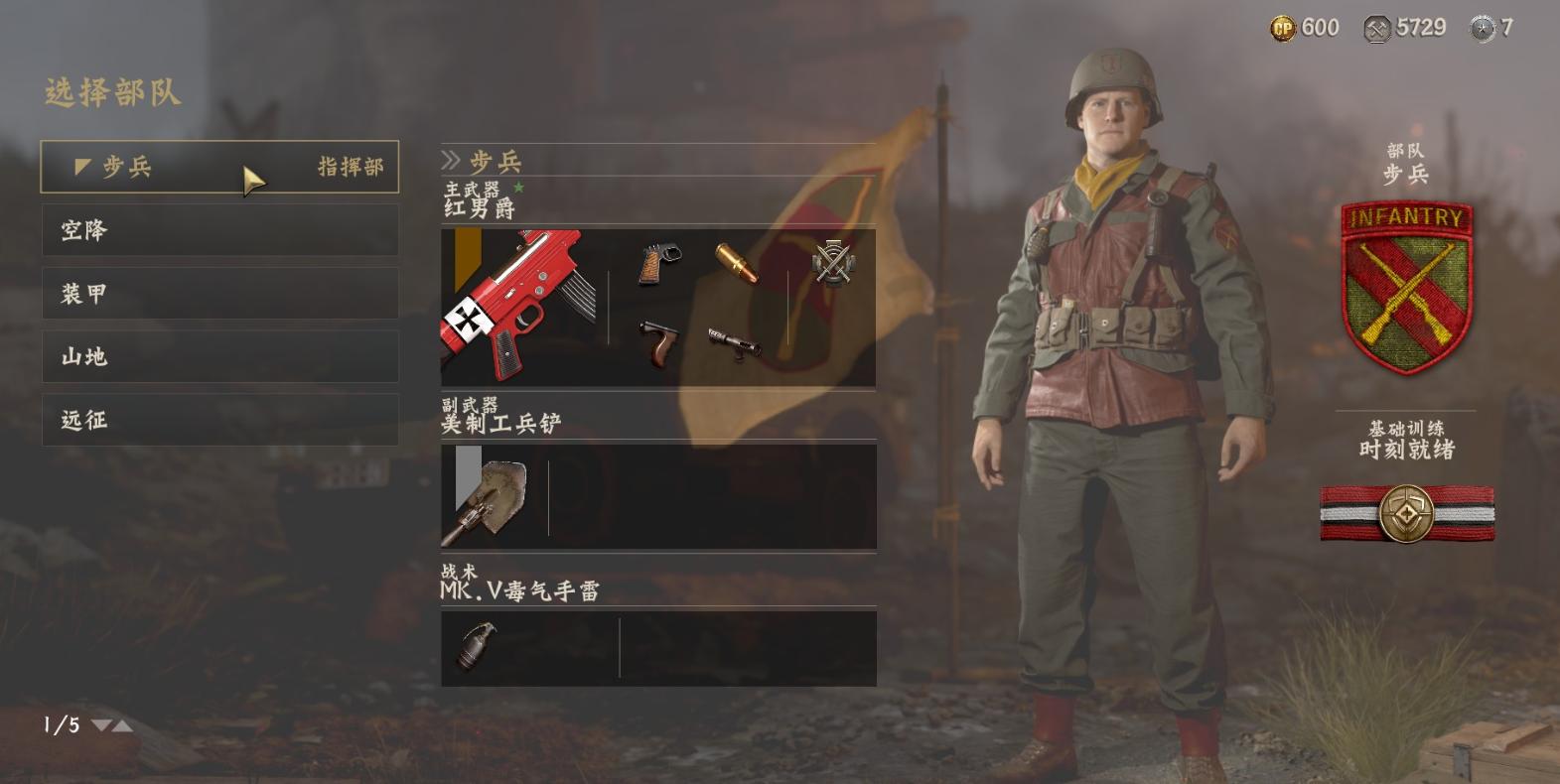
Task: Choose the wooden foregrip attachment icon
Action: point(658,343)
